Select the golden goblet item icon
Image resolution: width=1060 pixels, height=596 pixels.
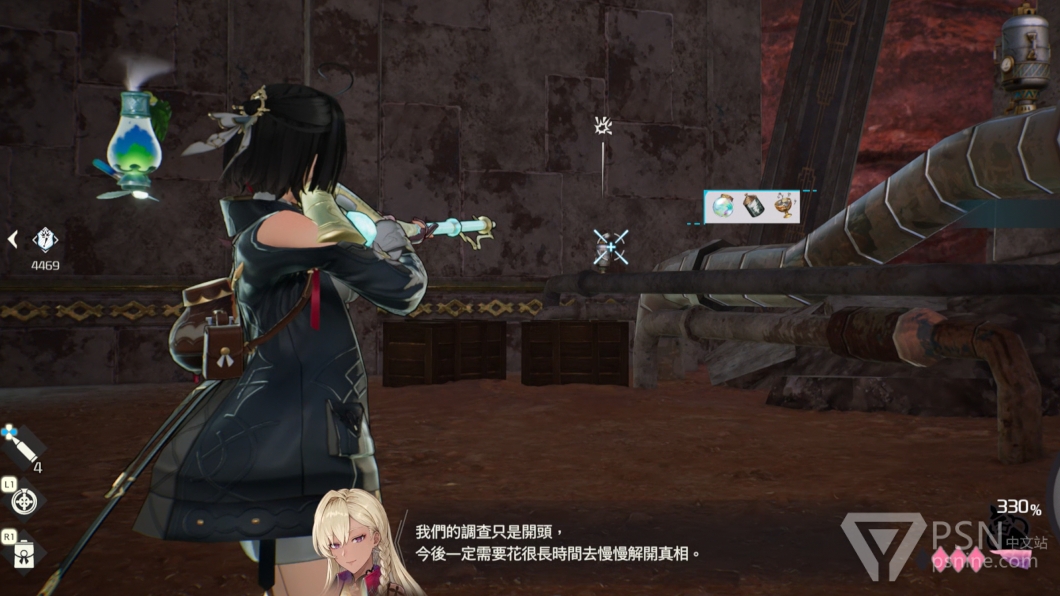784,207
